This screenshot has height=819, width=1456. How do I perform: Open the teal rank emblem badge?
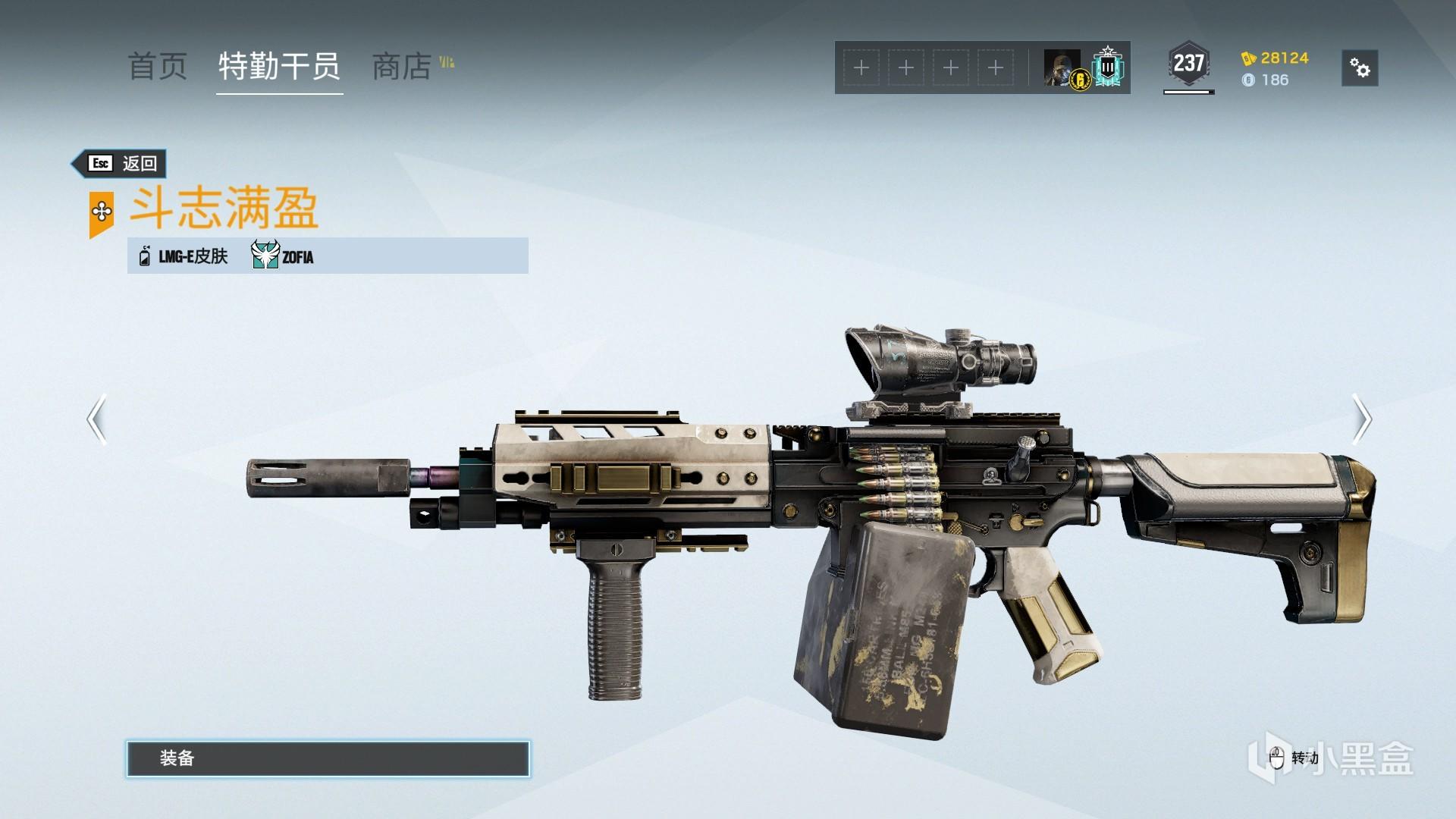[x=1108, y=67]
